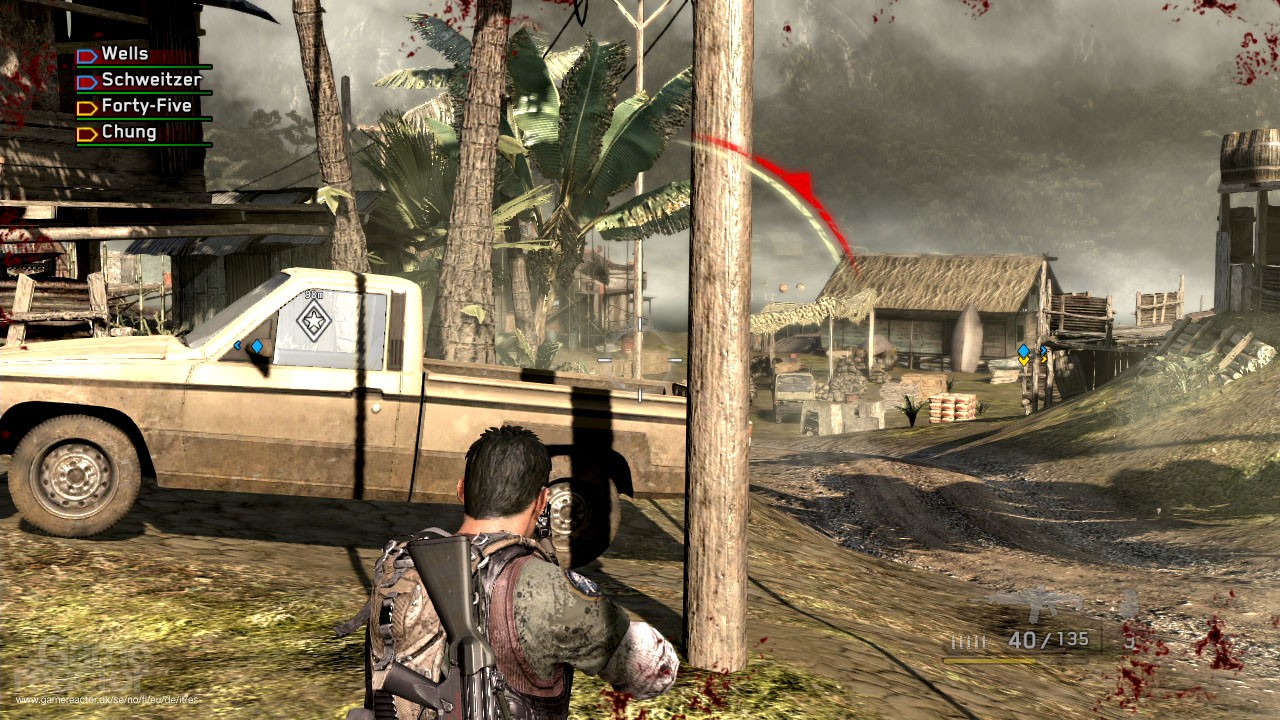1280x720 pixels.
Task: Select the Chung name label in the roster
Action: click(130, 131)
